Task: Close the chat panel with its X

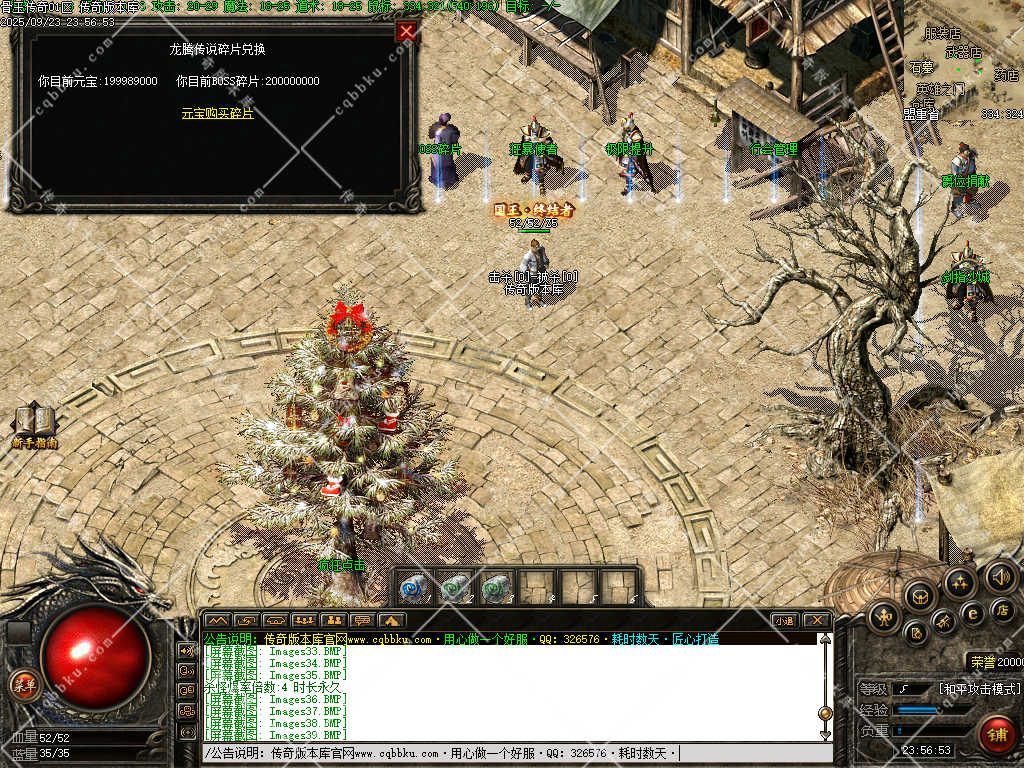Action: 816,620
